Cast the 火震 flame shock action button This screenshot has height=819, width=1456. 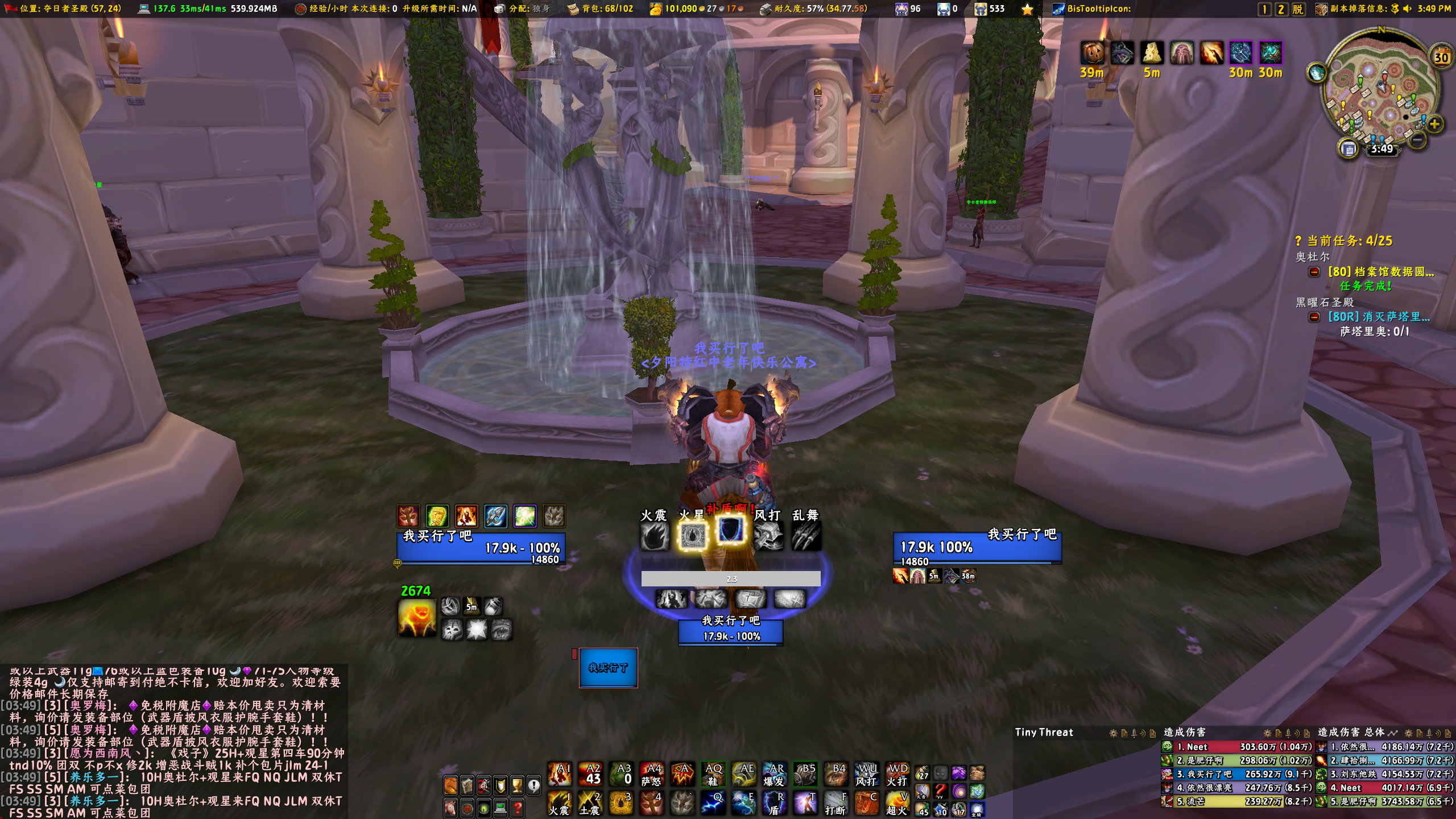[x=559, y=803]
